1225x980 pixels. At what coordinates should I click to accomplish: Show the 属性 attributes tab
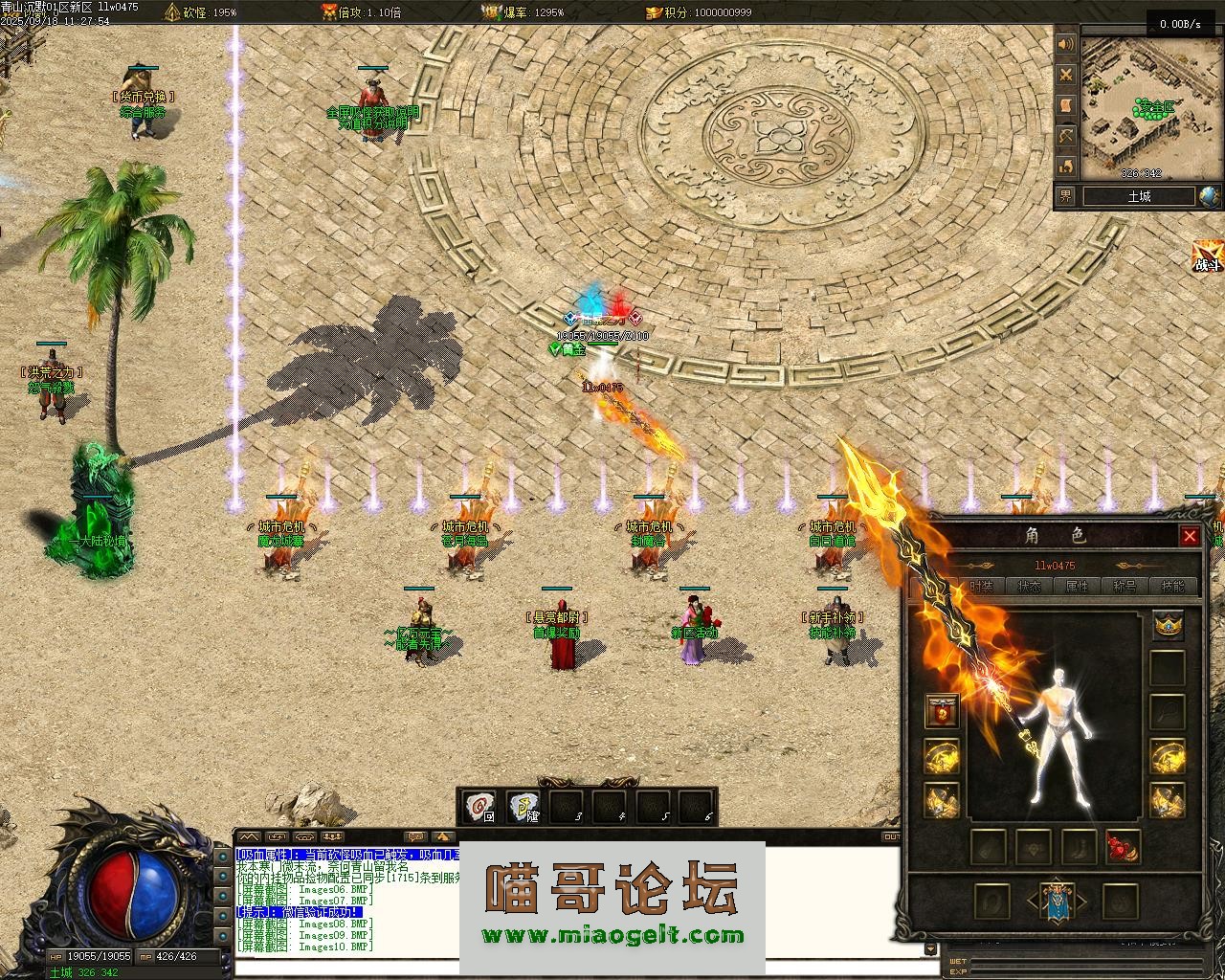(1078, 586)
